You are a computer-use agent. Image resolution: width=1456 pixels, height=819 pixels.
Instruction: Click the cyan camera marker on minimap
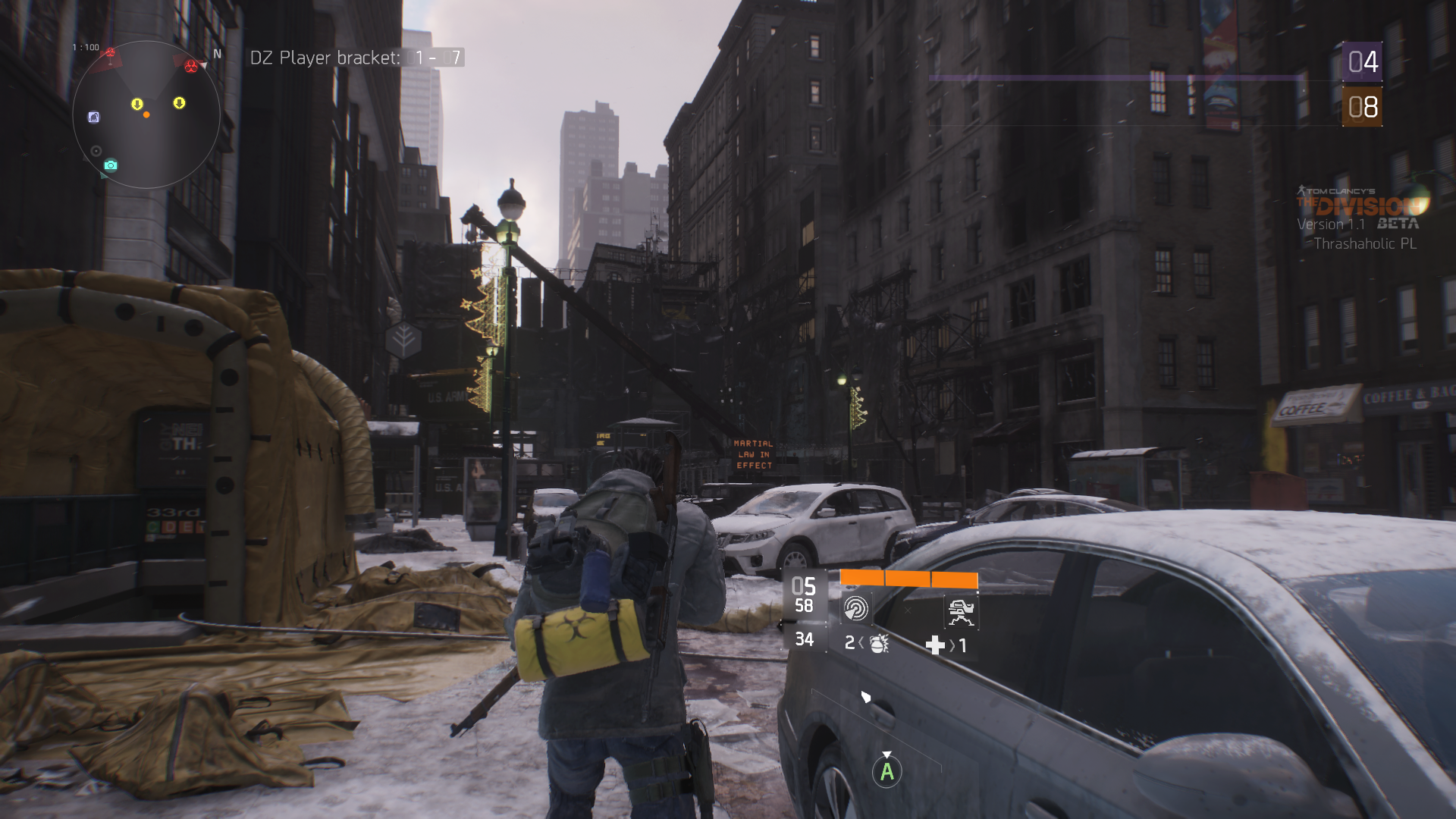pyautogui.click(x=111, y=165)
